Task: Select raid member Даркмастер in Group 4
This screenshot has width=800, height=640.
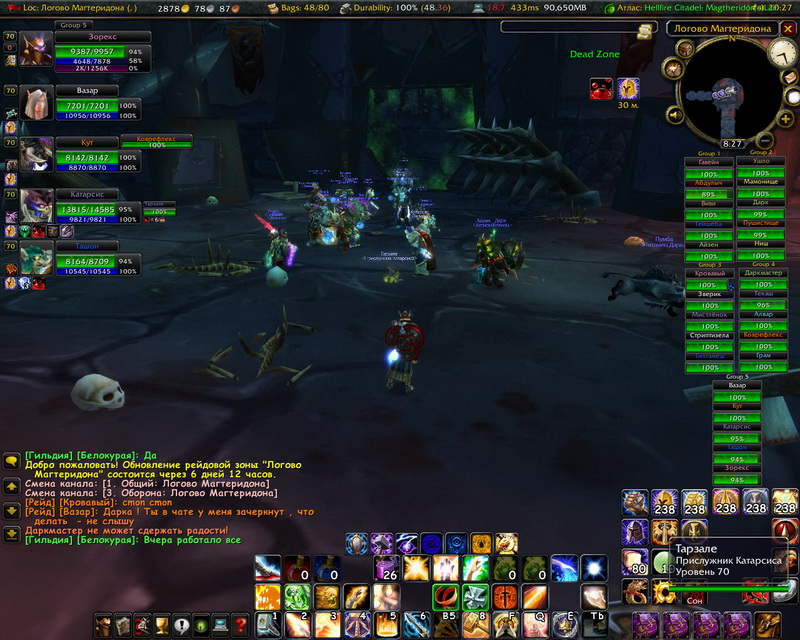Action: [763, 273]
